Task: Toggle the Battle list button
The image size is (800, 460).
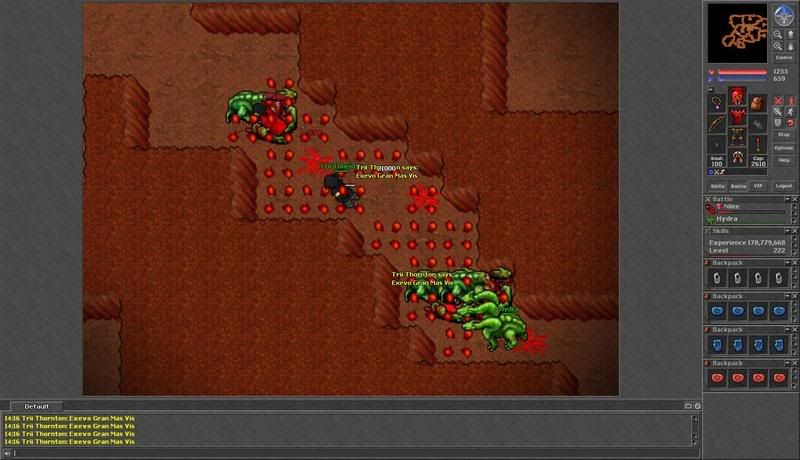Action: (739, 186)
